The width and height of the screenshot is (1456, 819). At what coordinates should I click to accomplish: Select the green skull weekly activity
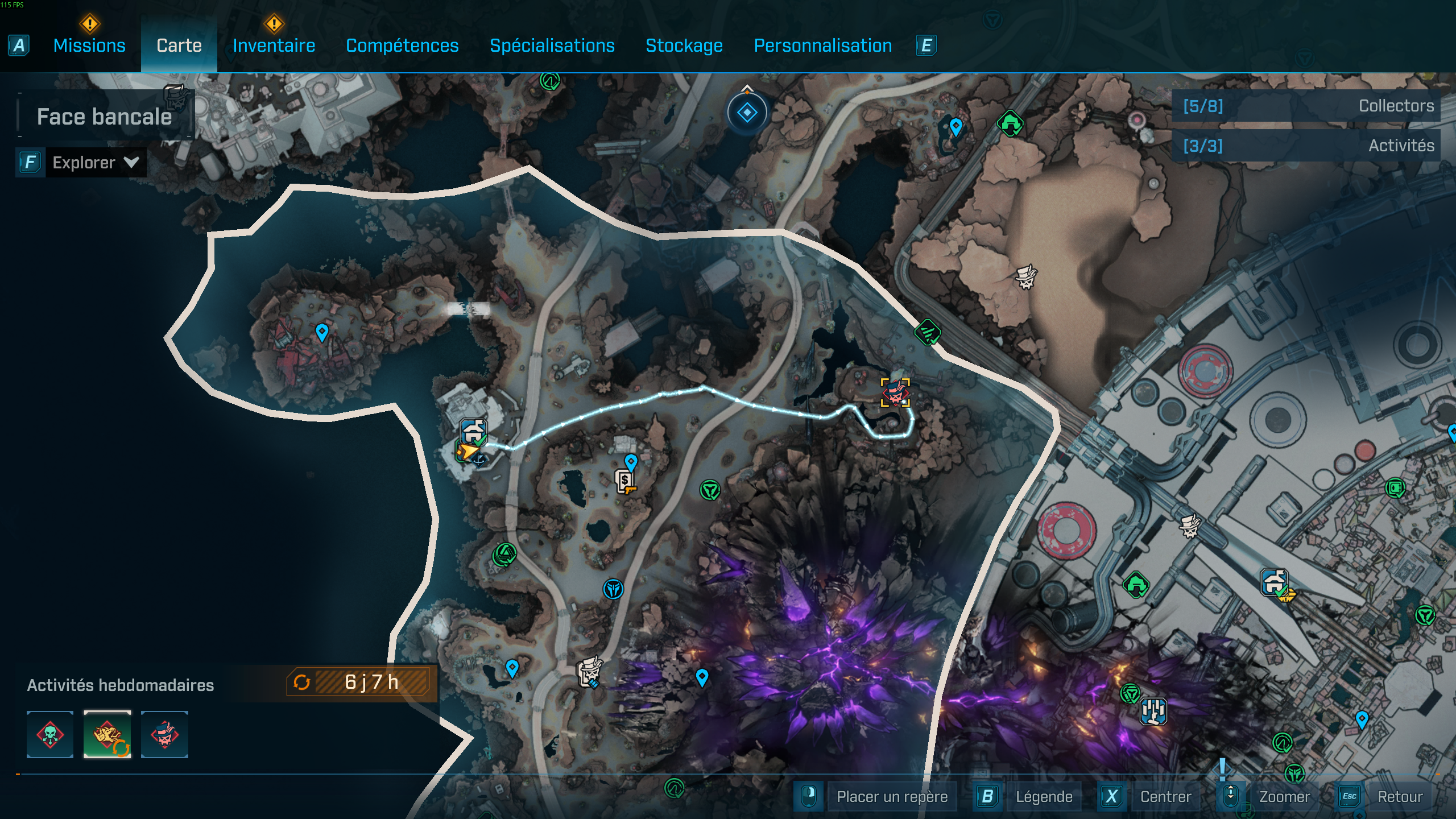tap(50, 734)
